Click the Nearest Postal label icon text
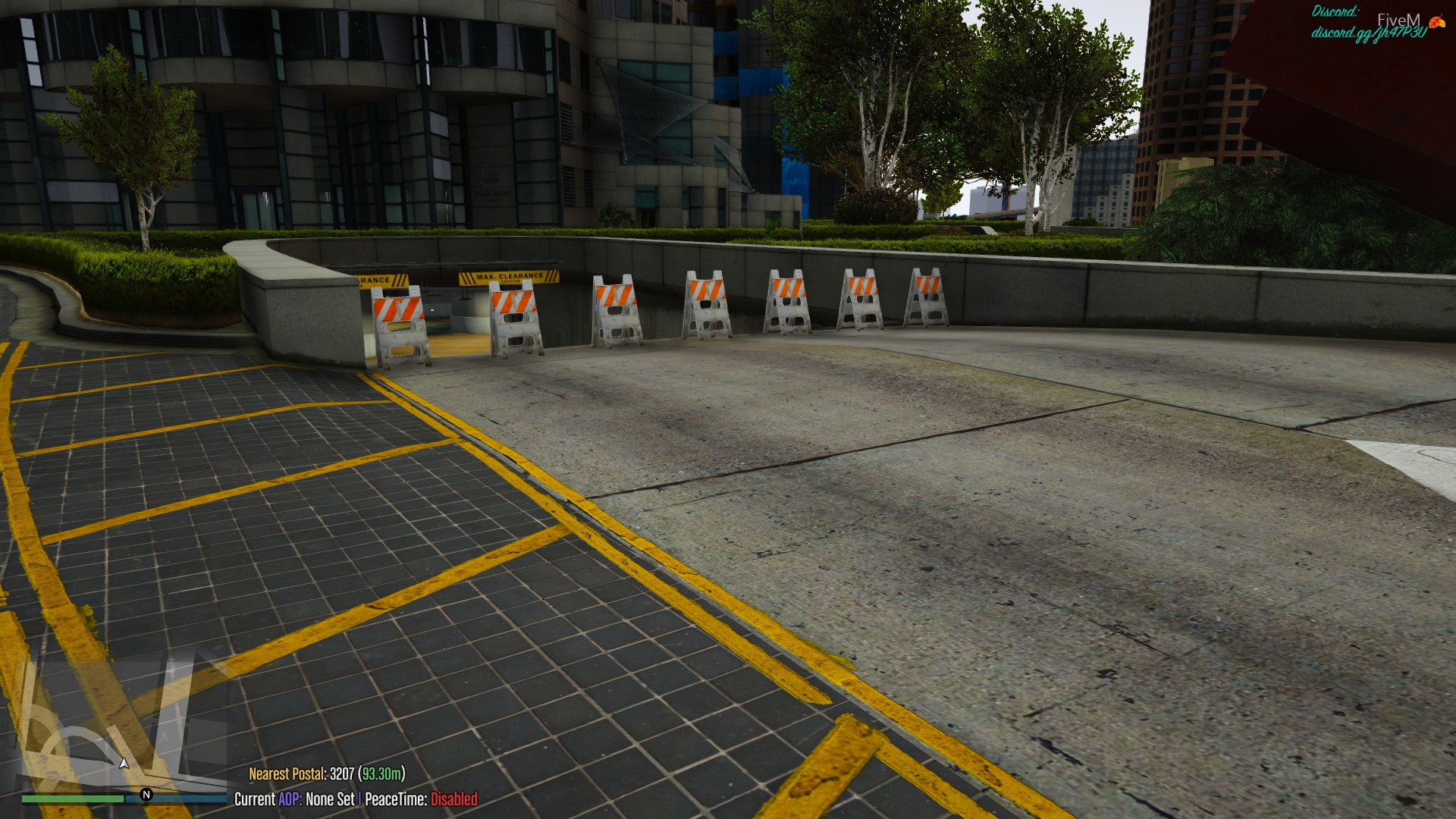1456x819 pixels. click(x=287, y=775)
